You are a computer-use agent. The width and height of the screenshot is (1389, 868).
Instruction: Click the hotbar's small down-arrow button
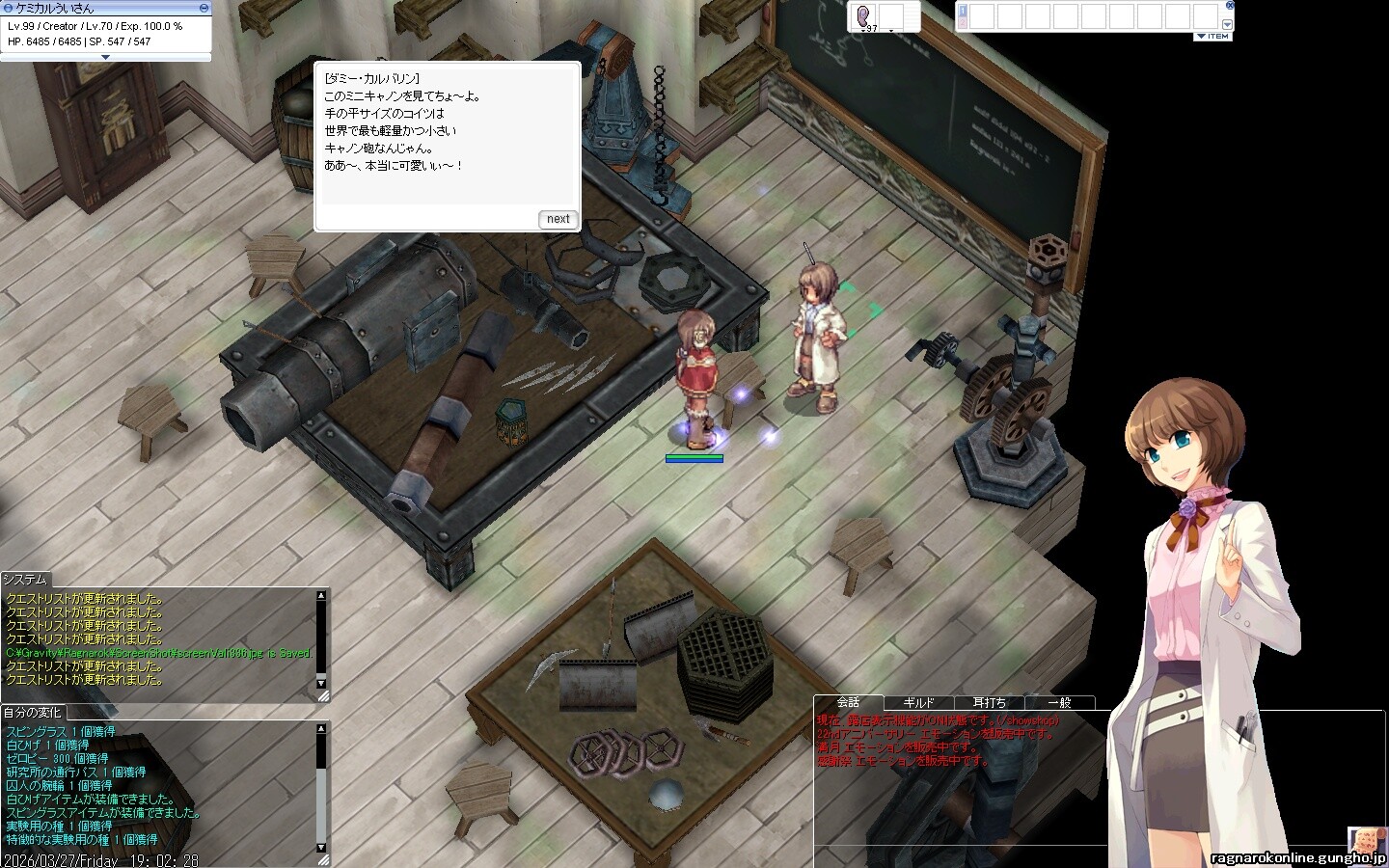click(x=1227, y=24)
